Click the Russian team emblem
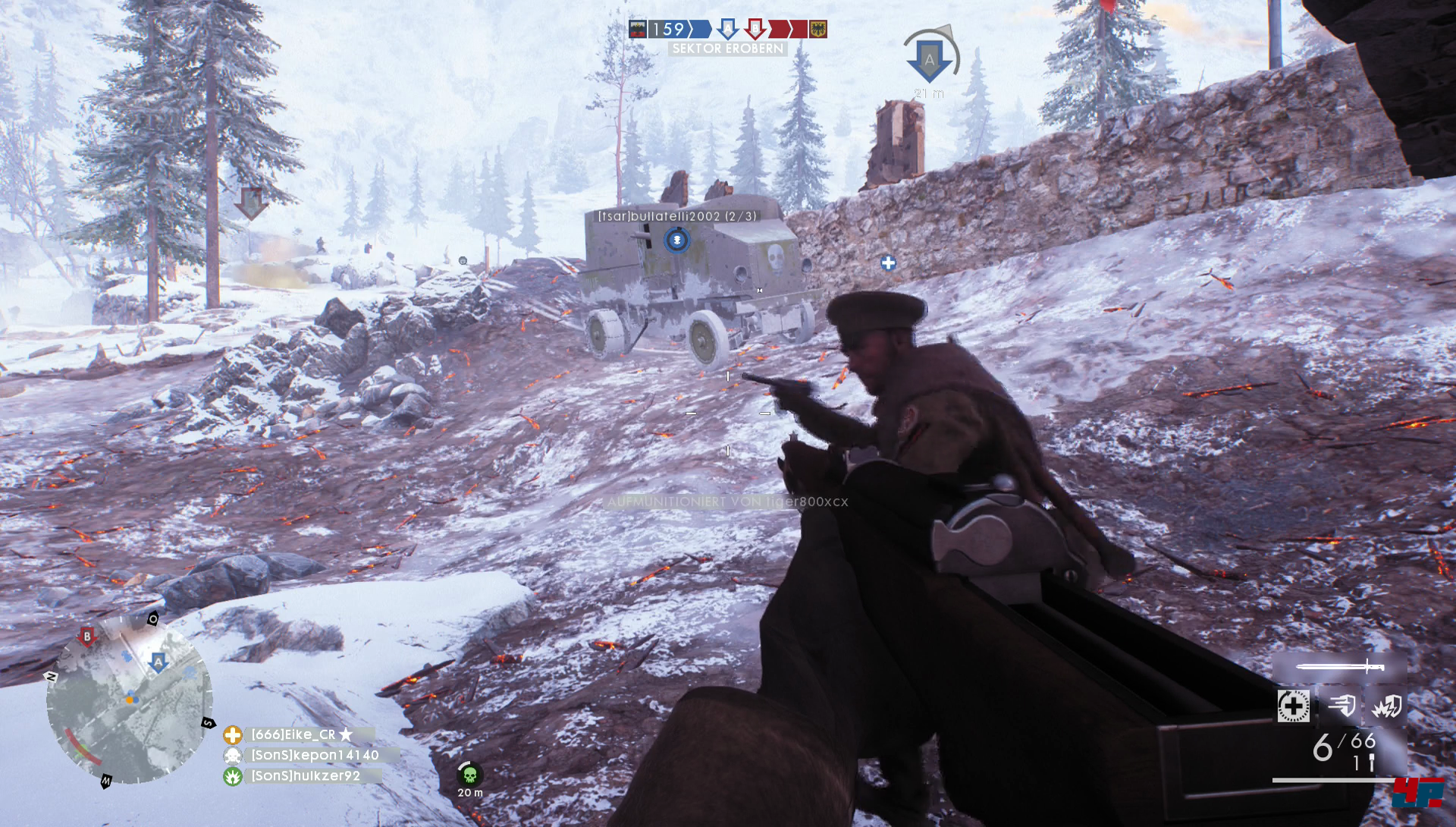This screenshot has width=1456, height=827. (x=638, y=29)
